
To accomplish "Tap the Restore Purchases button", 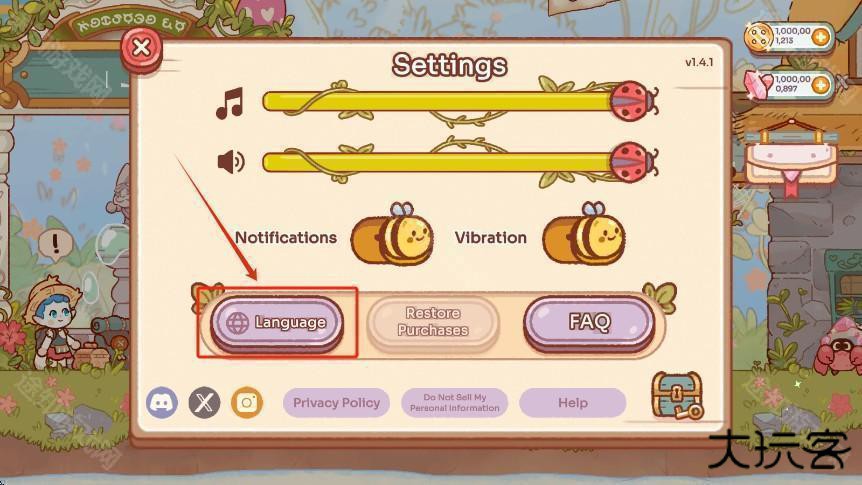I will pyautogui.click(x=433, y=322).
